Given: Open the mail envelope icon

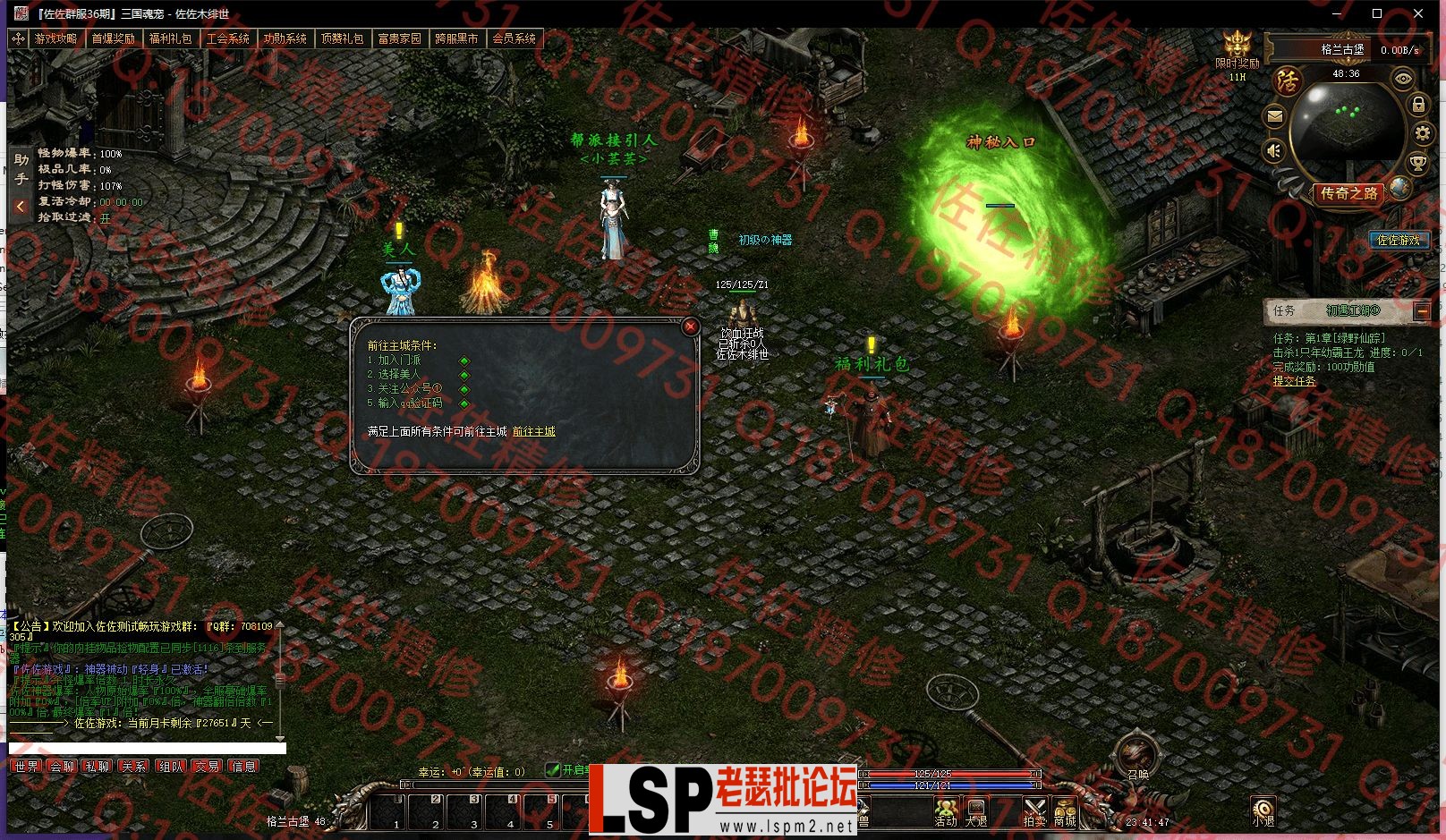Looking at the screenshot, I should point(1275,116).
